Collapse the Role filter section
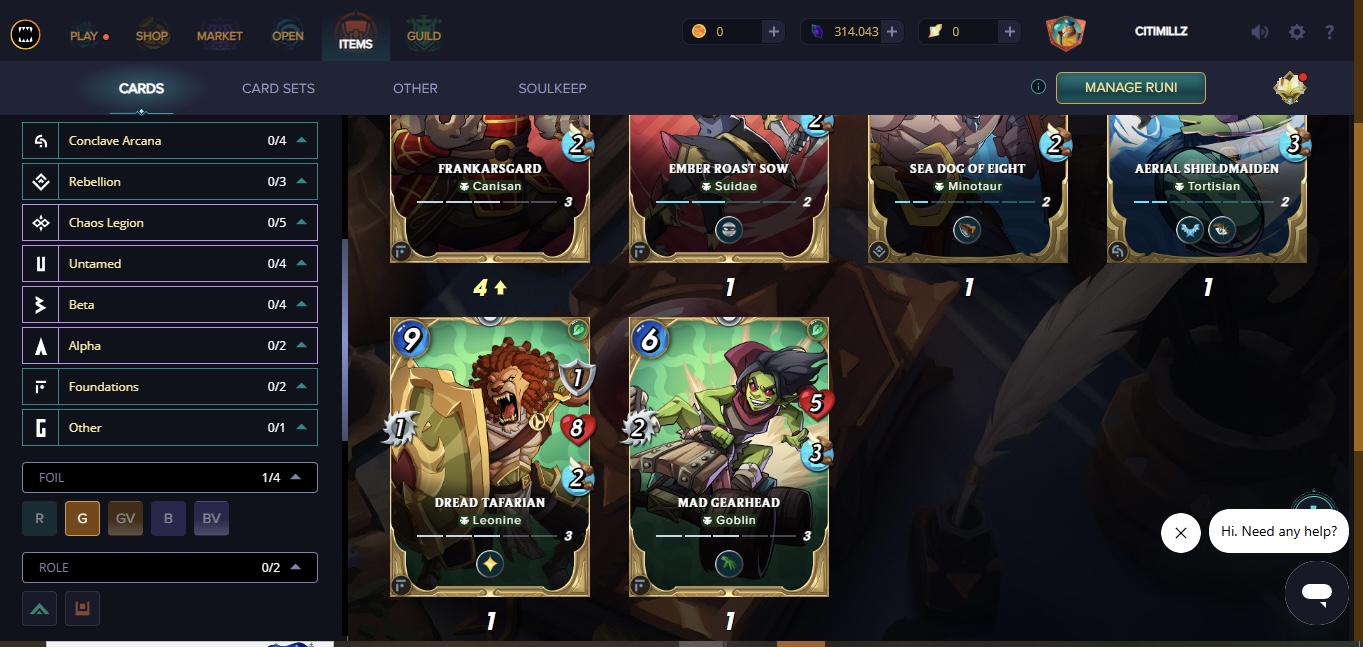The height and width of the screenshot is (647, 1363). click(x=296, y=568)
